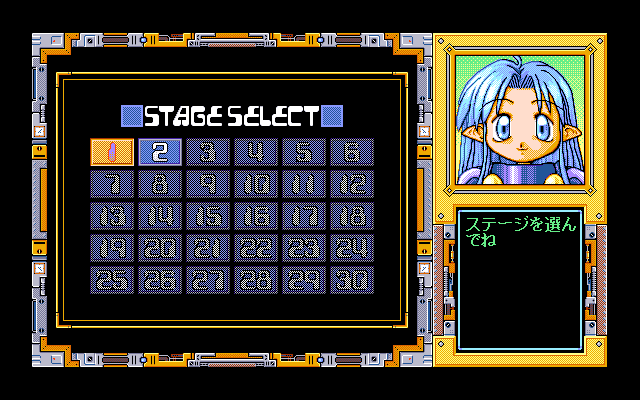Click the stage 25 tile
640x400 pixels.
point(111,280)
